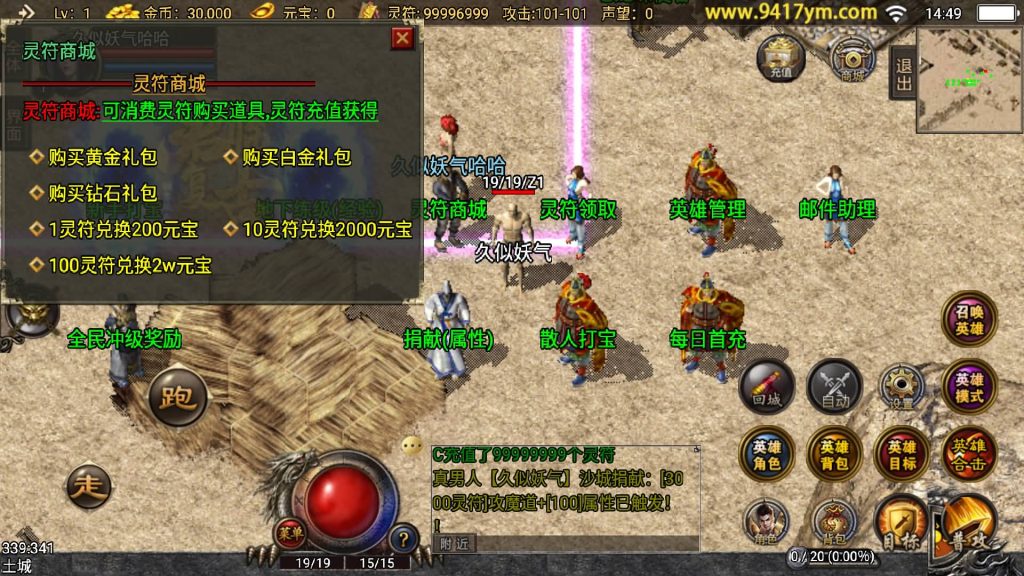The height and width of the screenshot is (576, 1024).
Task: Open the 英雄背包 hero bag
Action: pos(834,455)
